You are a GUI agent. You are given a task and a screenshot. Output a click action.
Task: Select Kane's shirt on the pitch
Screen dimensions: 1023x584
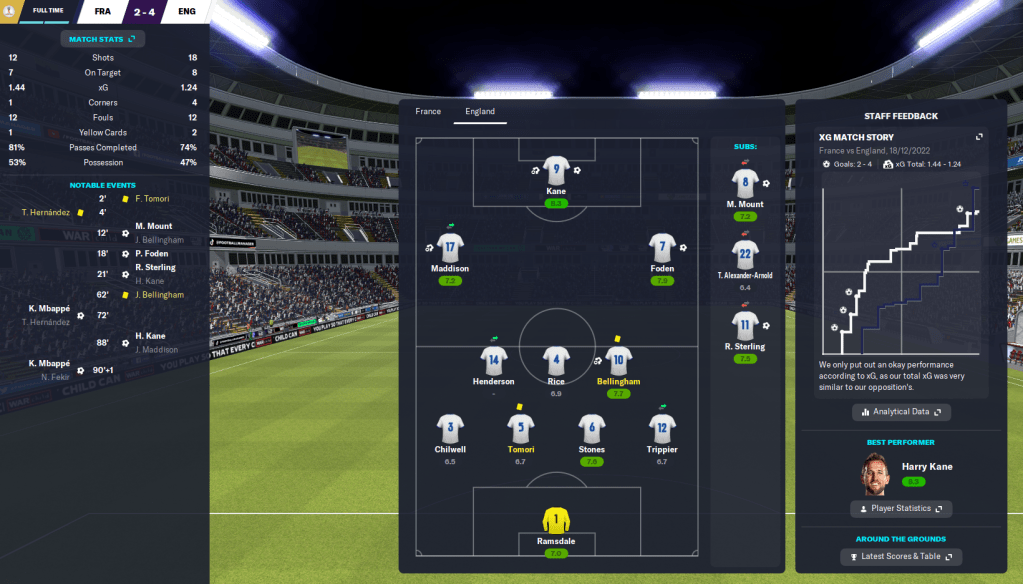click(x=556, y=170)
